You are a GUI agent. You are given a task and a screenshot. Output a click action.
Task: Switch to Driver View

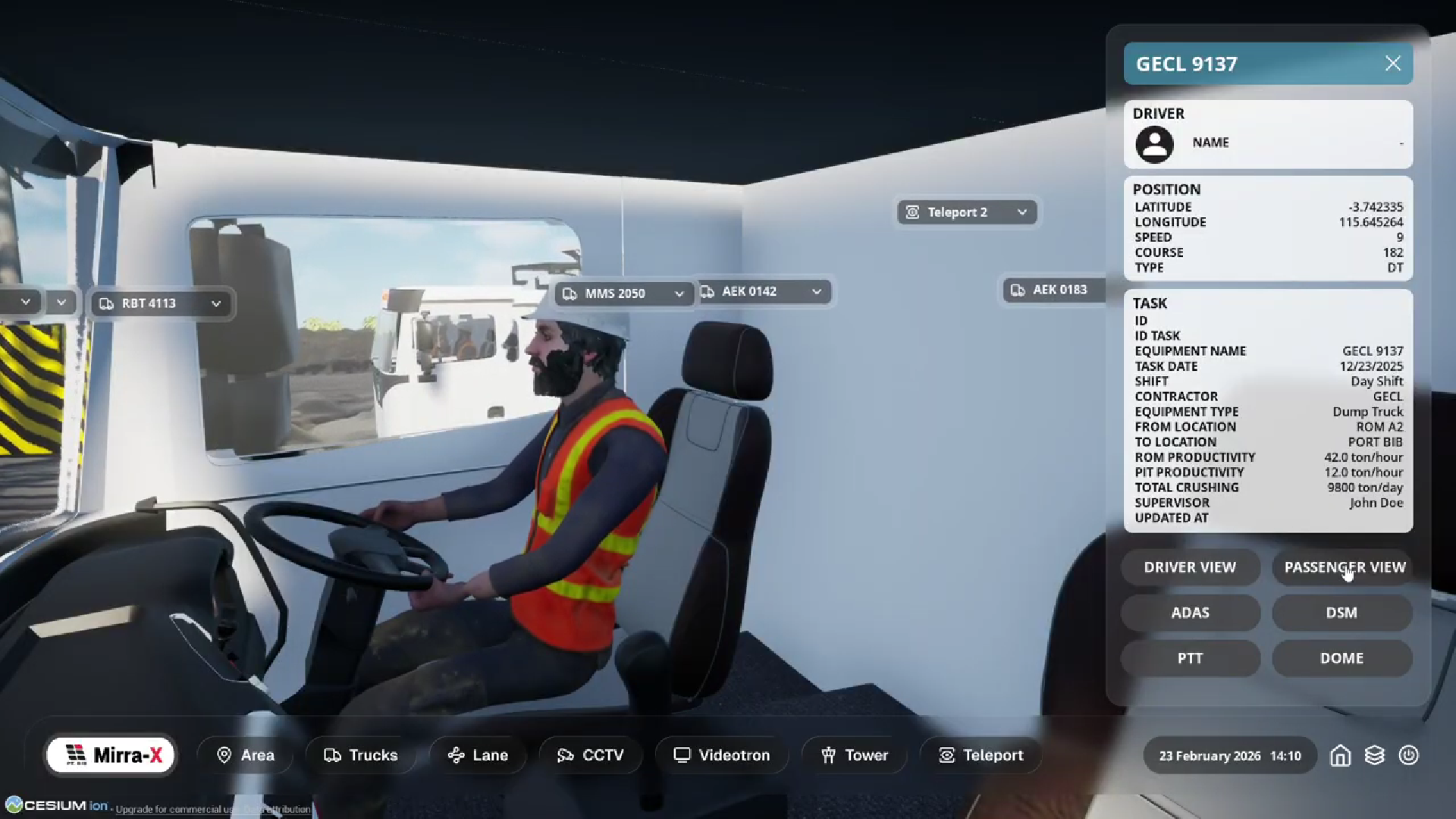[1190, 567]
